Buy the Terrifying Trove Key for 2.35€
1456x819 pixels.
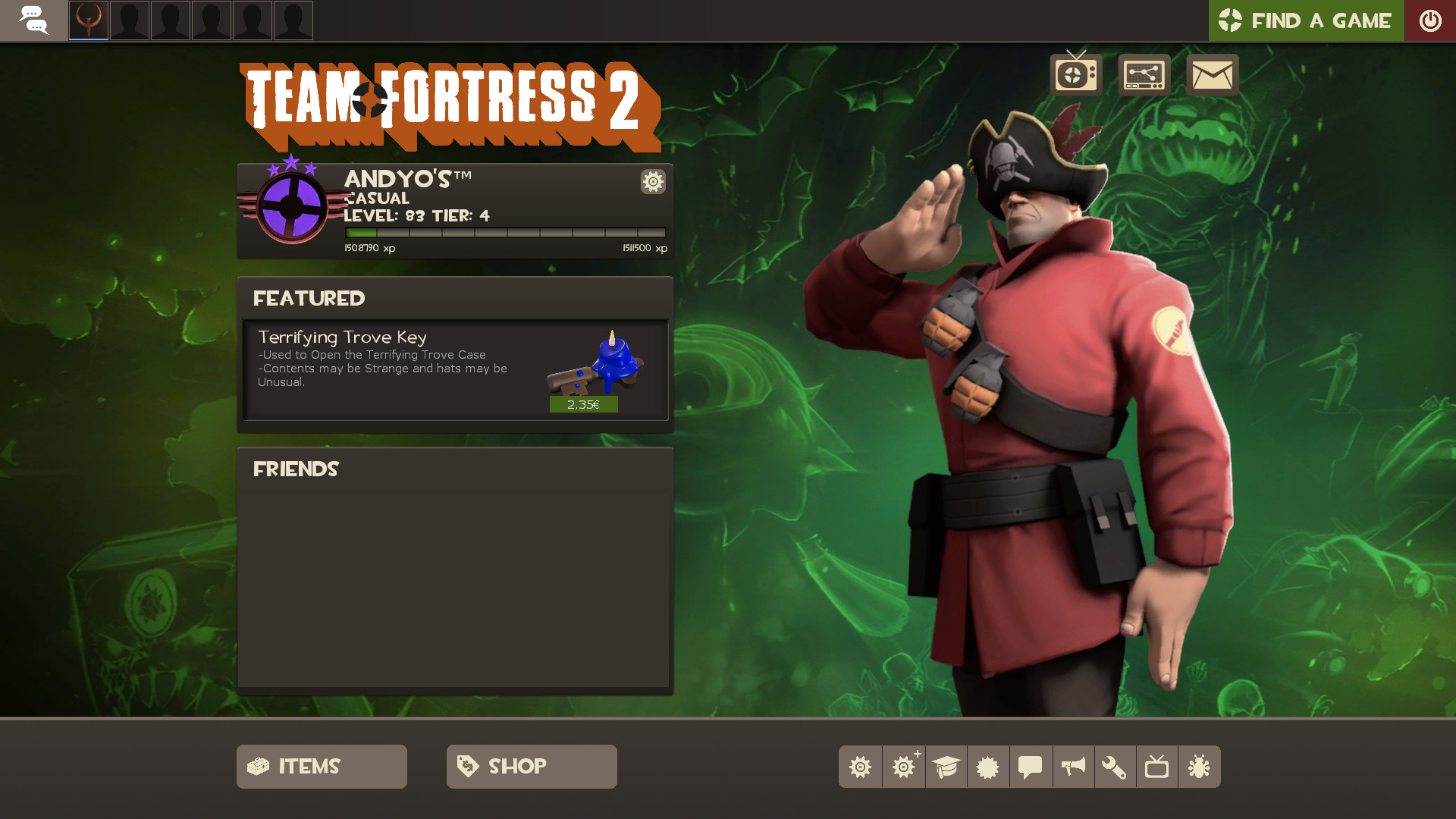583,404
